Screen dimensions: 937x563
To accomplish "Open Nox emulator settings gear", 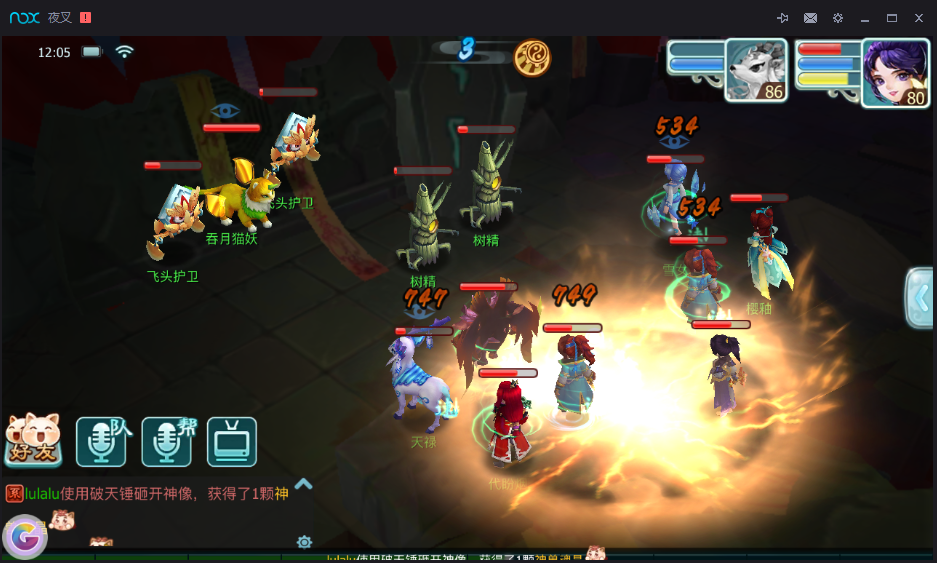I will (x=838, y=18).
